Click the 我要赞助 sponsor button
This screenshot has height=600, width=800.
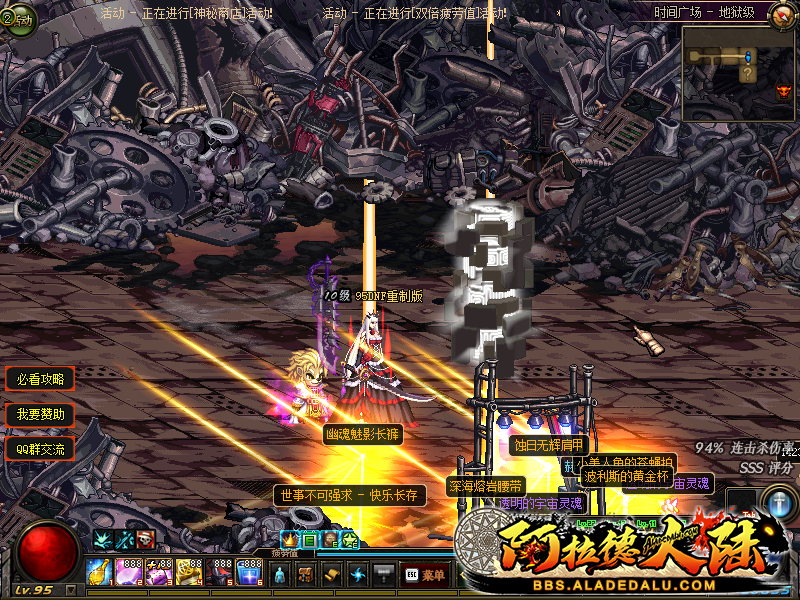click(x=40, y=414)
